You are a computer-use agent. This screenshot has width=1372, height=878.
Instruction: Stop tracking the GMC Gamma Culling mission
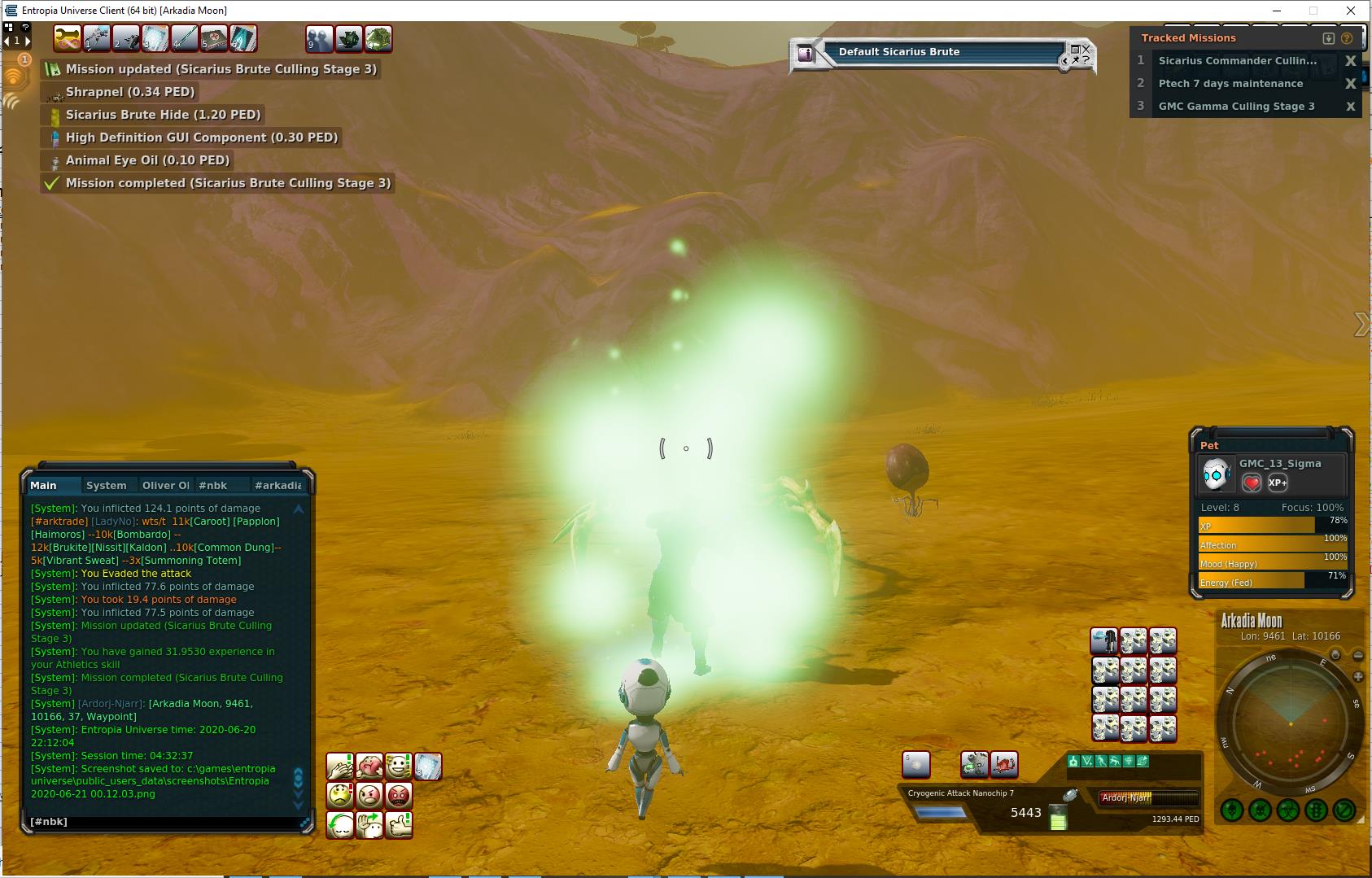click(1350, 106)
